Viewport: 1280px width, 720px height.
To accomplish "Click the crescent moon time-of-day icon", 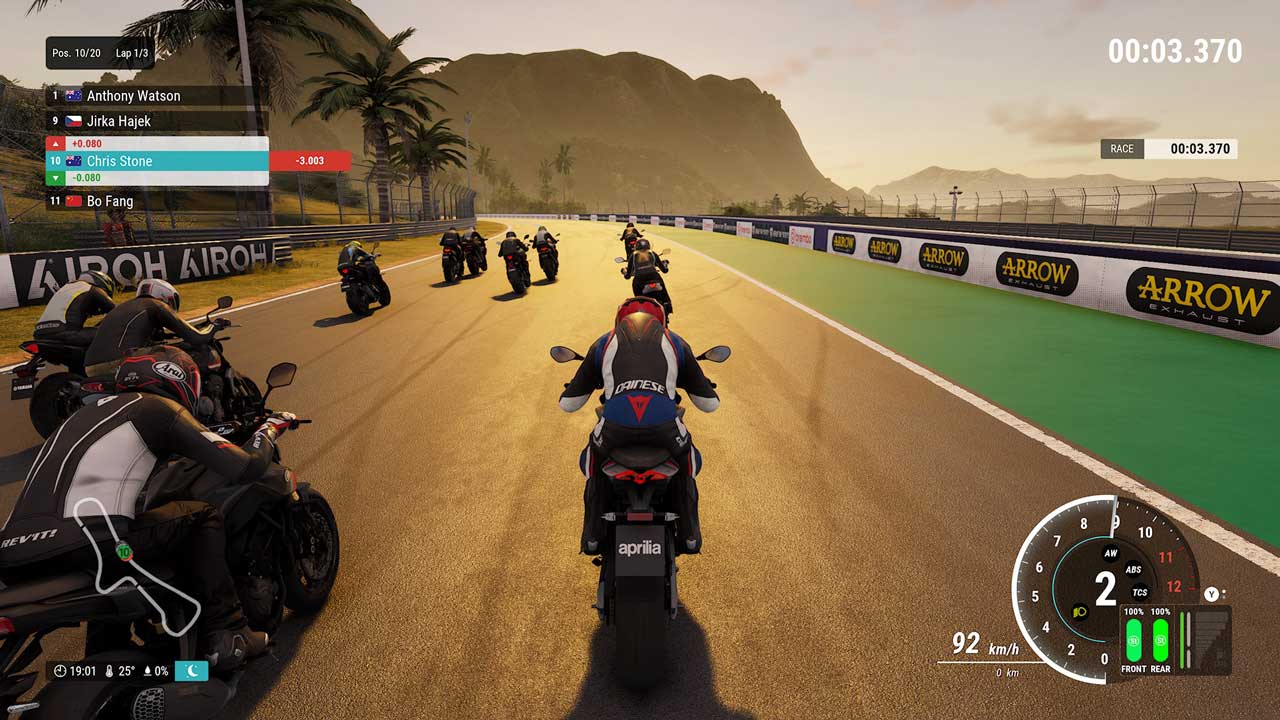I will [x=192, y=671].
